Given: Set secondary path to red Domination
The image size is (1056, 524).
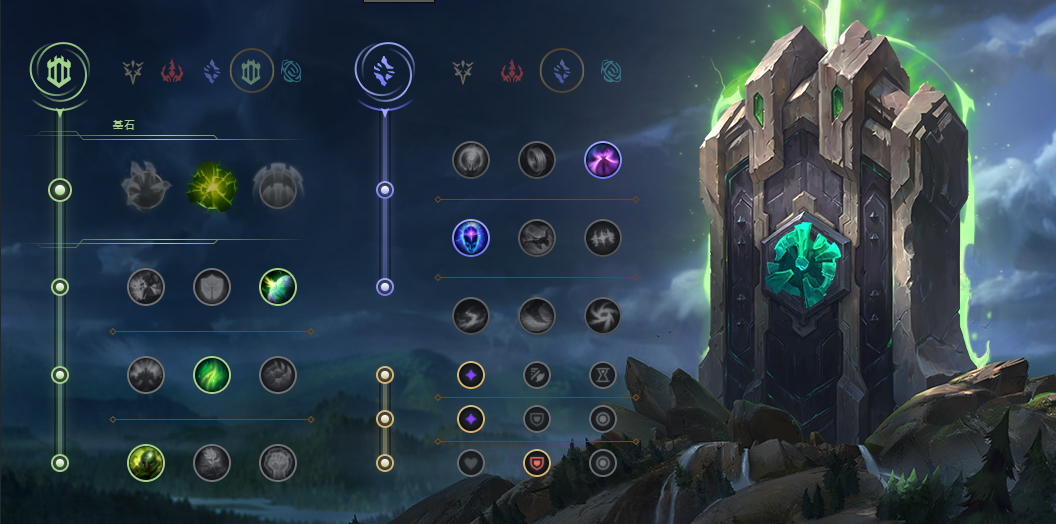Looking at the screenshot, I should 512,71.
